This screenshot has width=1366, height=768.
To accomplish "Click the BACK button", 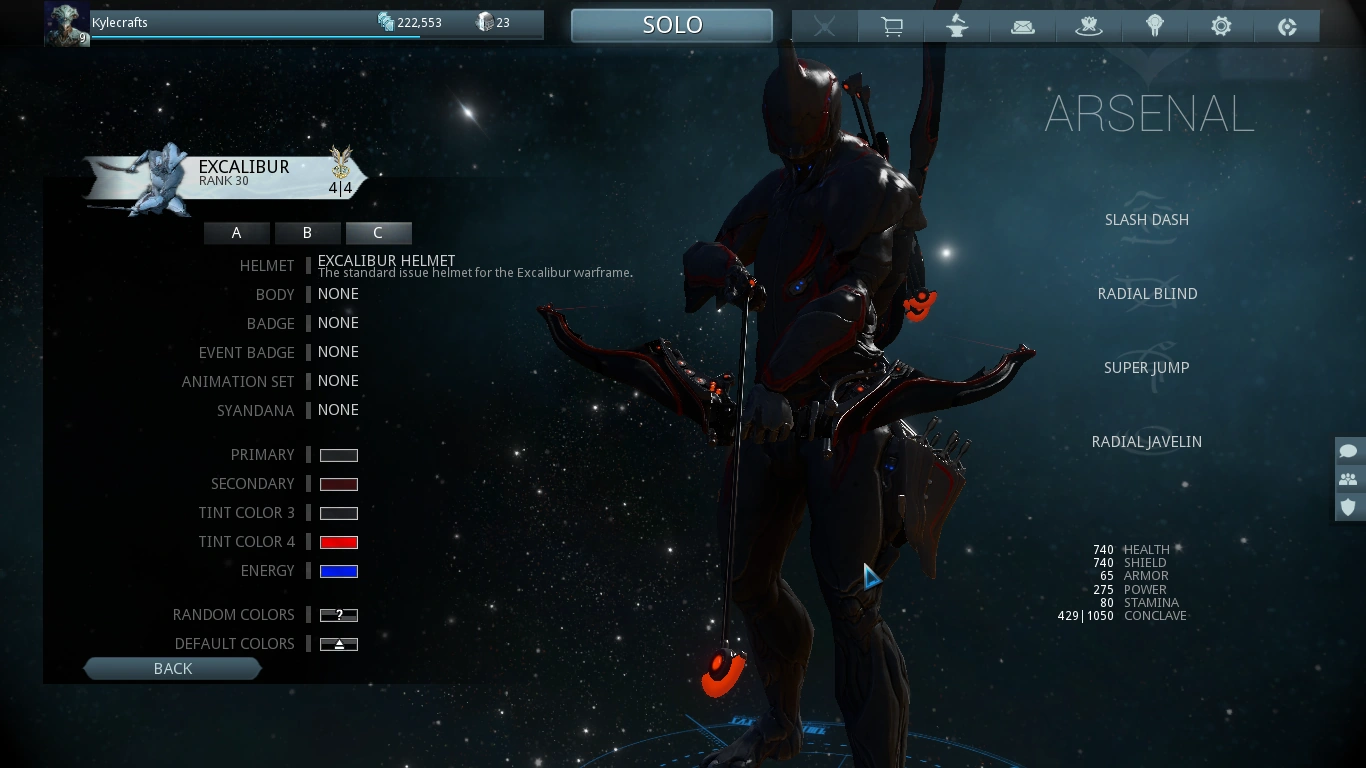I will (172, 668).
